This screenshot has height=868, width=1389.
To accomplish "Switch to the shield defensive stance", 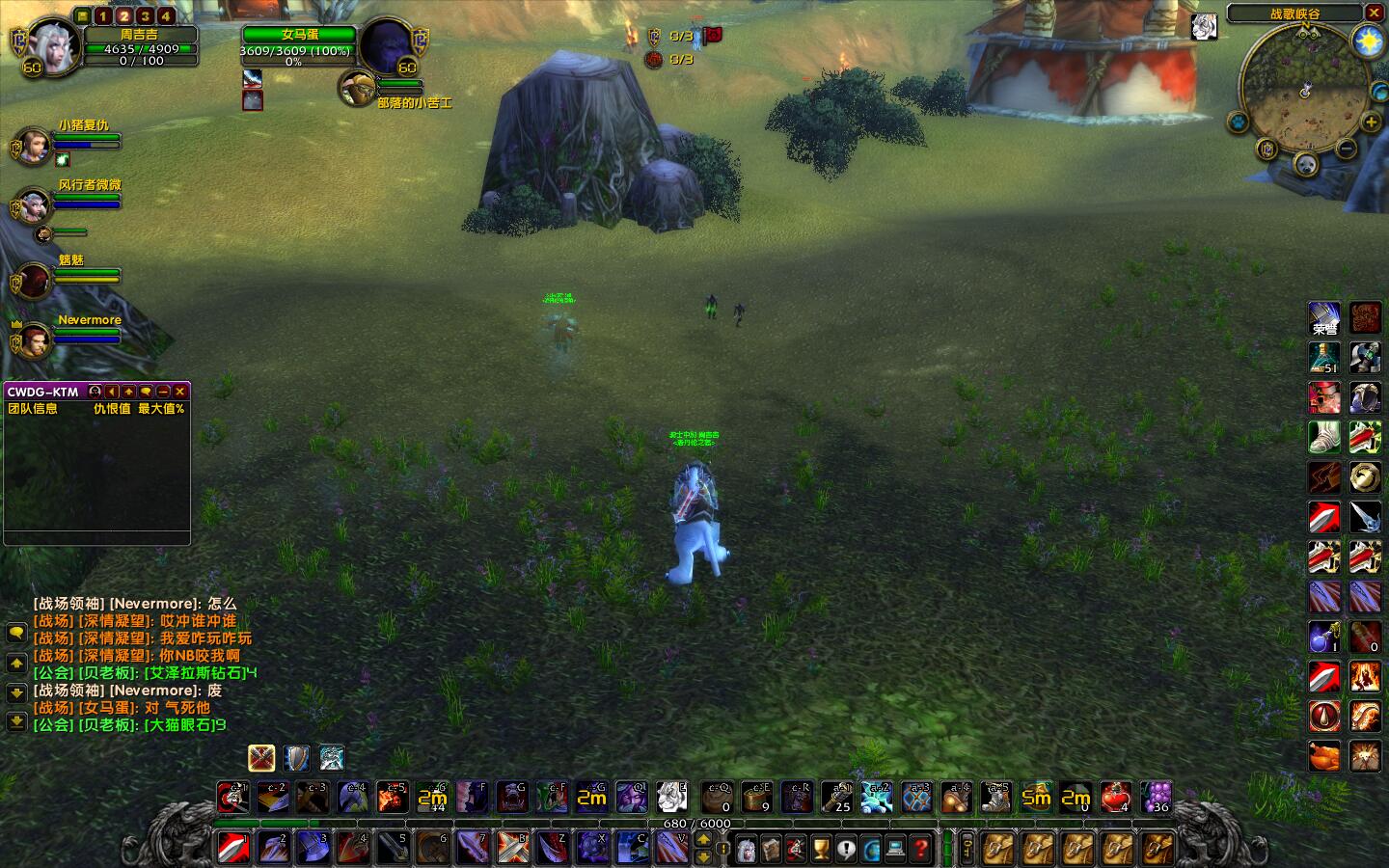I will coord(296,758).
